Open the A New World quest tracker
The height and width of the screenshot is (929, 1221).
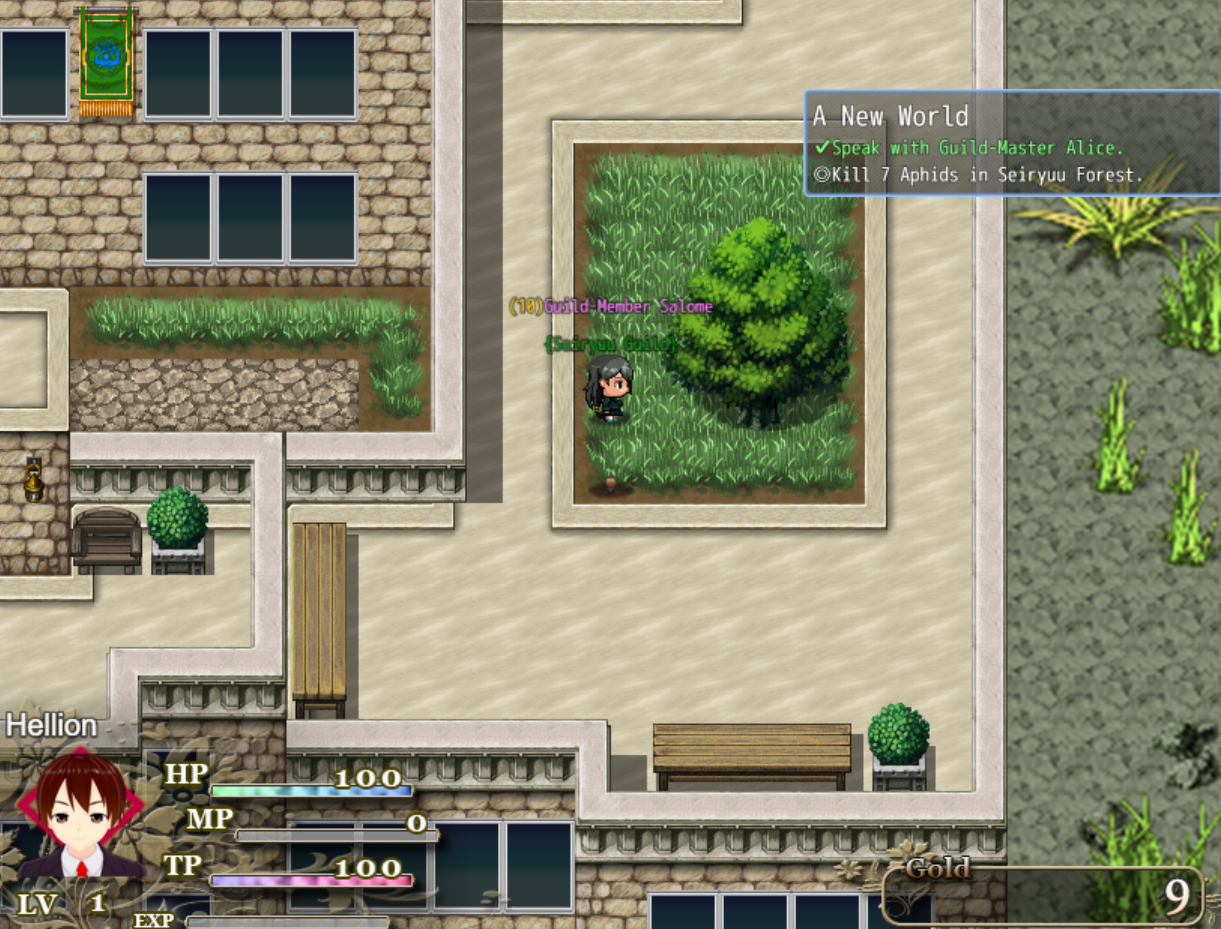pyautogui.click(x=891, y=116)
